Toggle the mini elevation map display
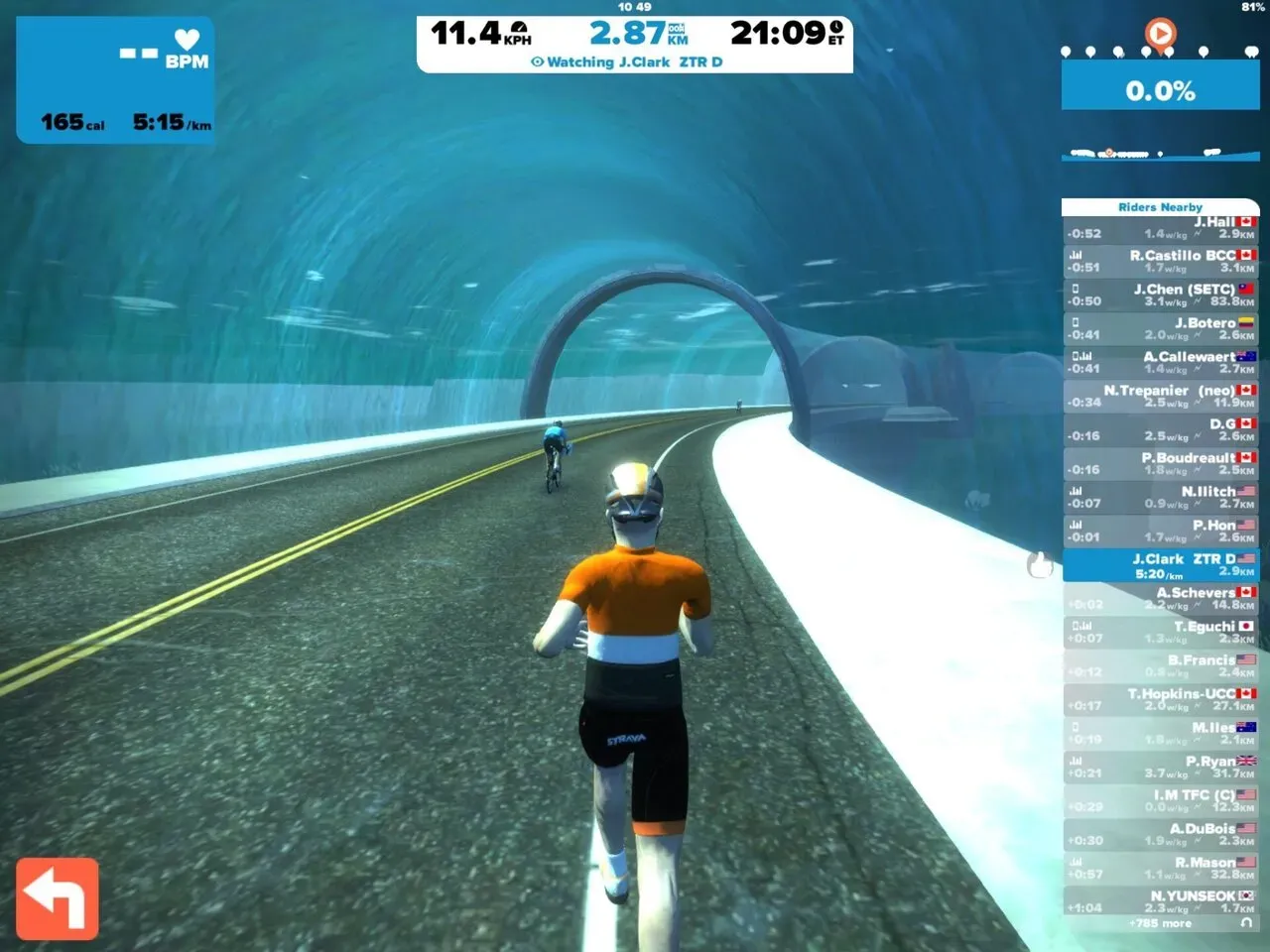 (1159, 154)
